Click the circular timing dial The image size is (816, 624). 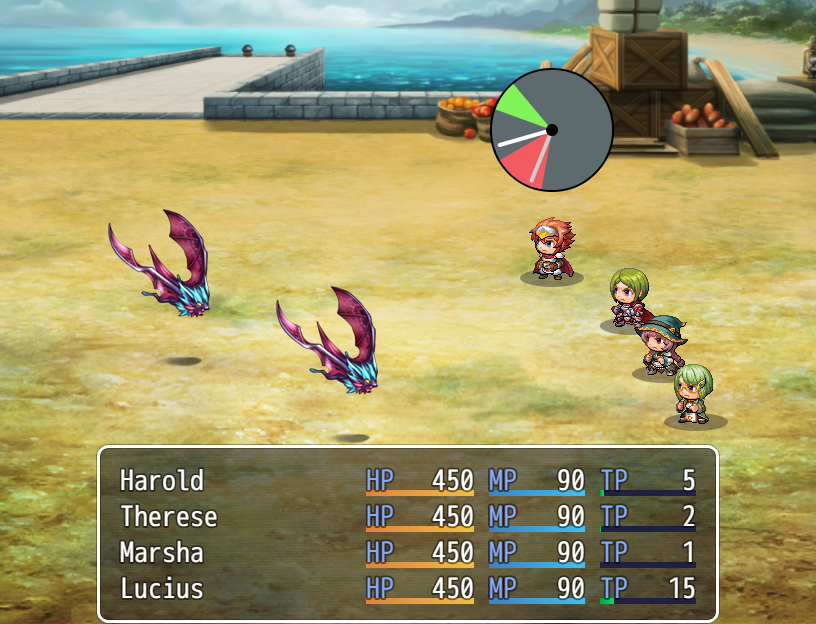[x=551, y=130]
